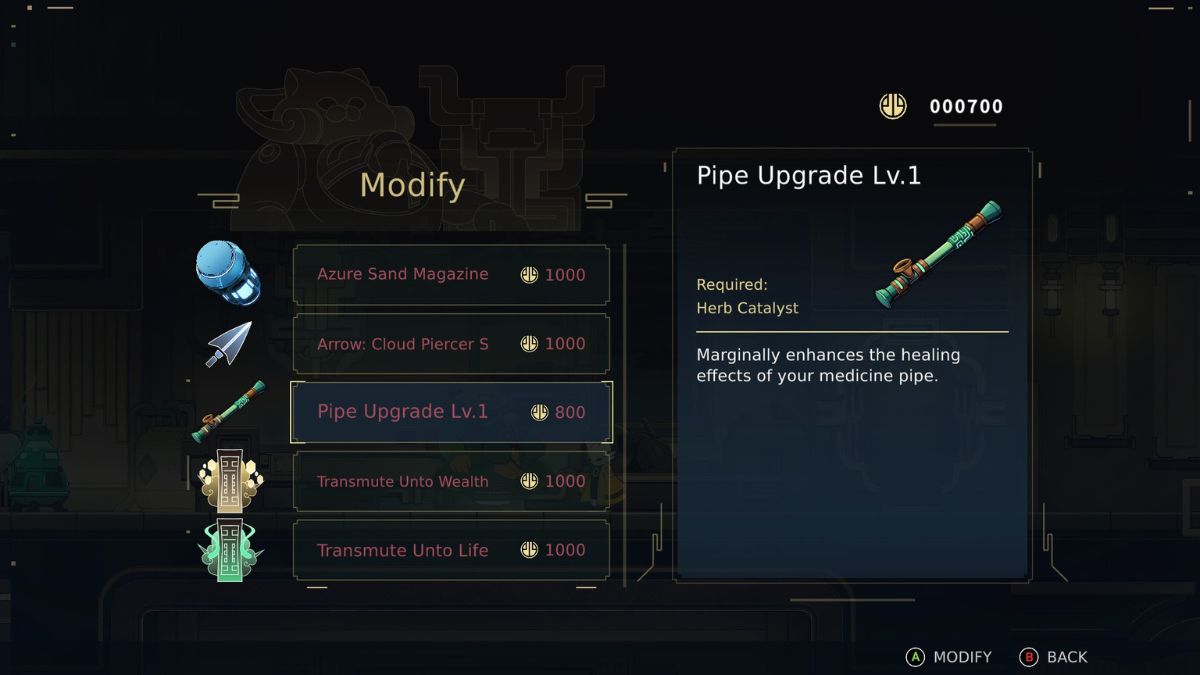Go back using the BACK label
The height and width of the screenshot is (675, 1200).
click(x=1054, y=657)
